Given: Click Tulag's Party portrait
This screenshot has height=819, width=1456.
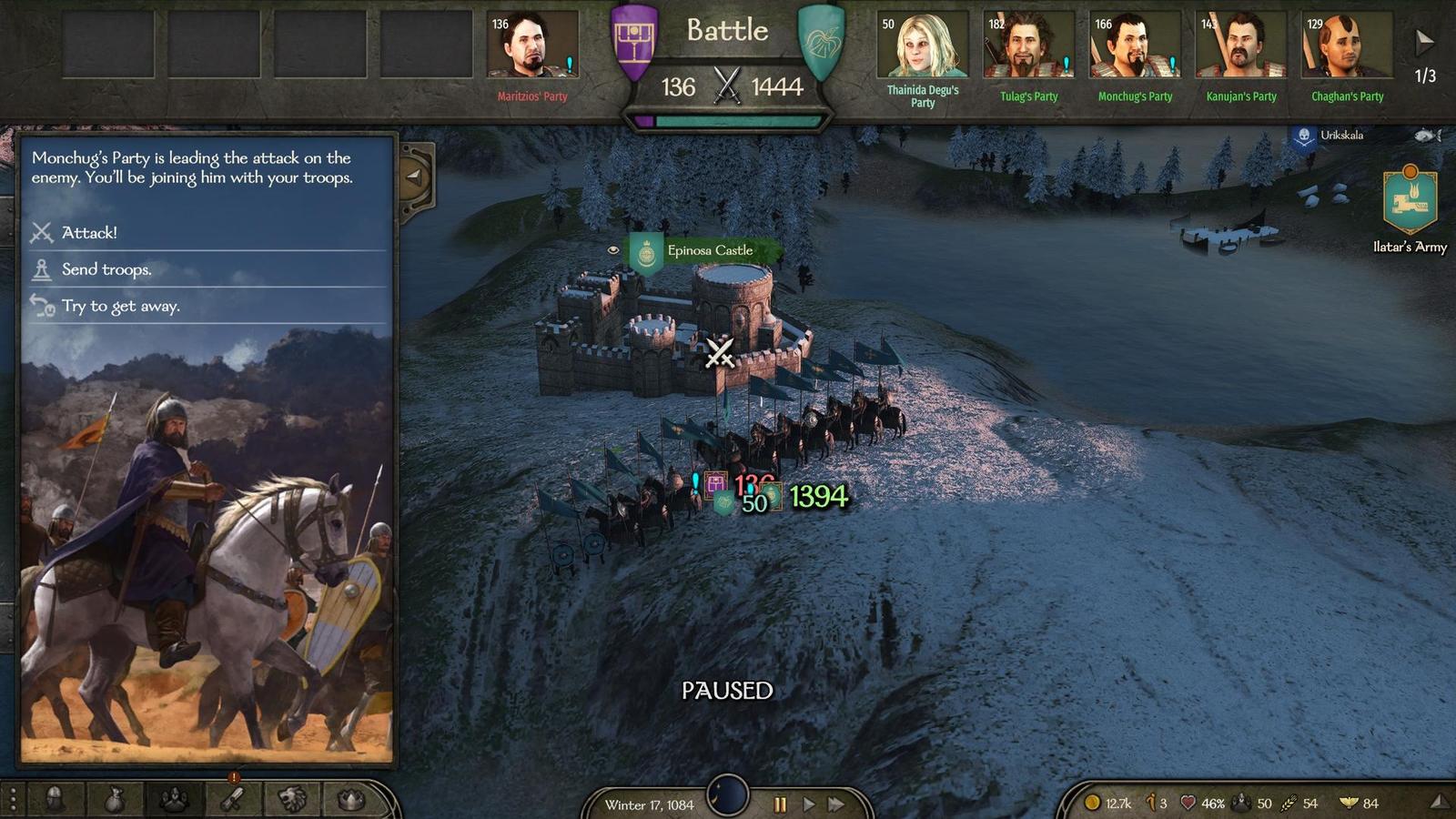Looking at the screenshot, I should point(1028,45).
